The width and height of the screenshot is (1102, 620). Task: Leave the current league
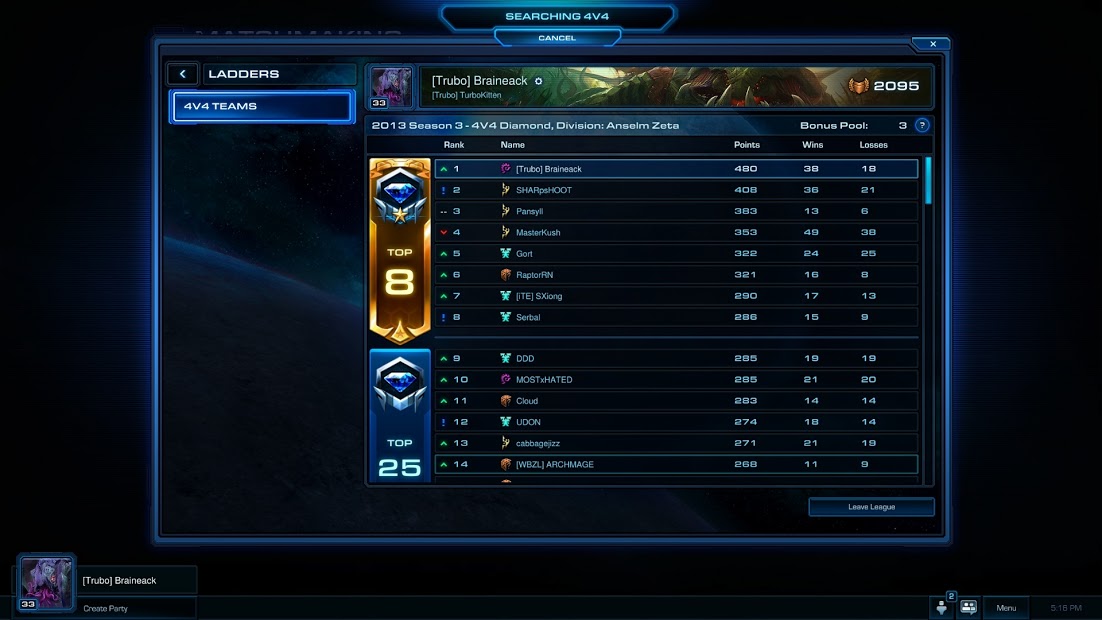[871, 507]
